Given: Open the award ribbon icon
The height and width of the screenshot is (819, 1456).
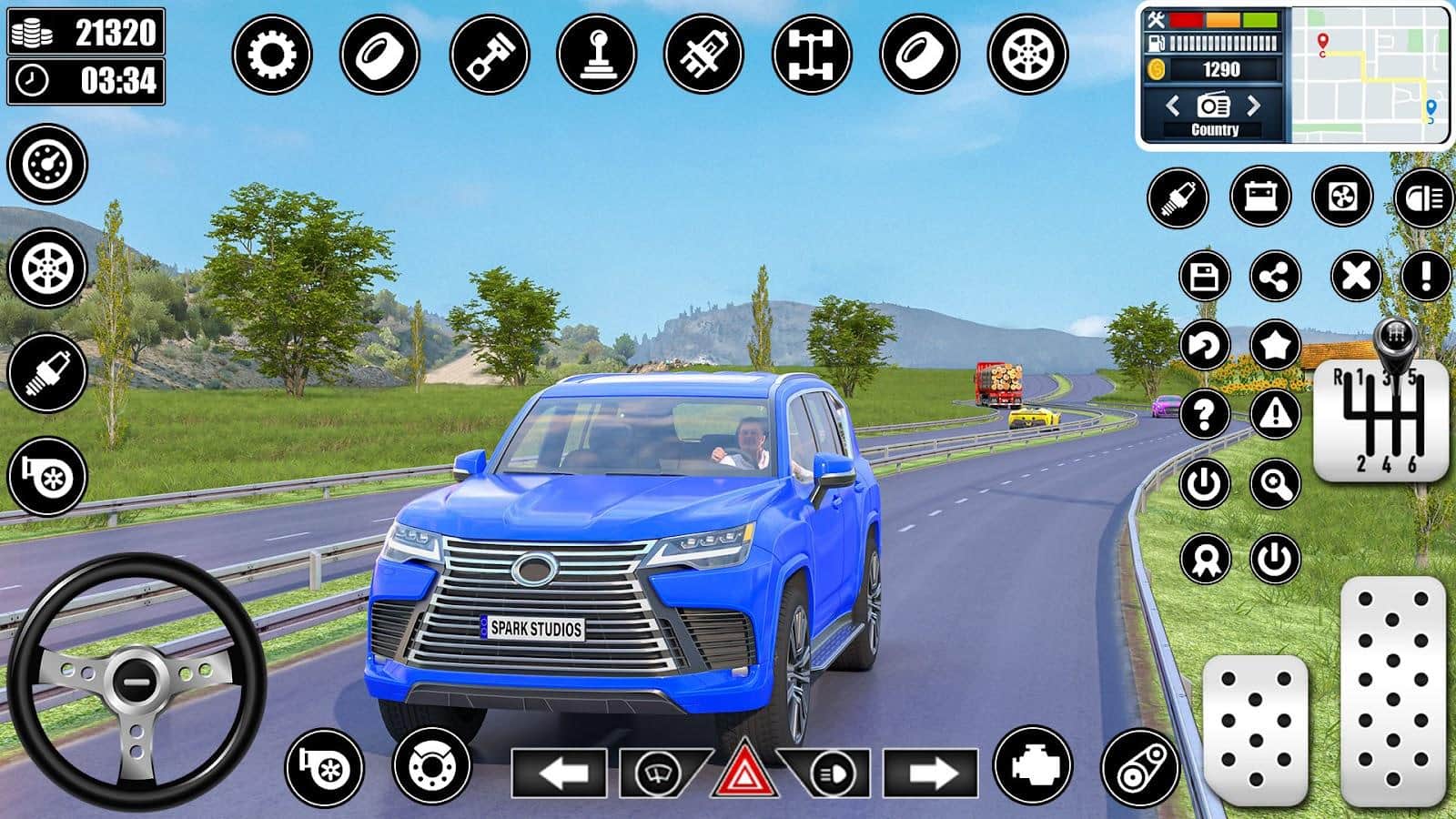Looking at the screenshot, I should tap(1205, 558).
